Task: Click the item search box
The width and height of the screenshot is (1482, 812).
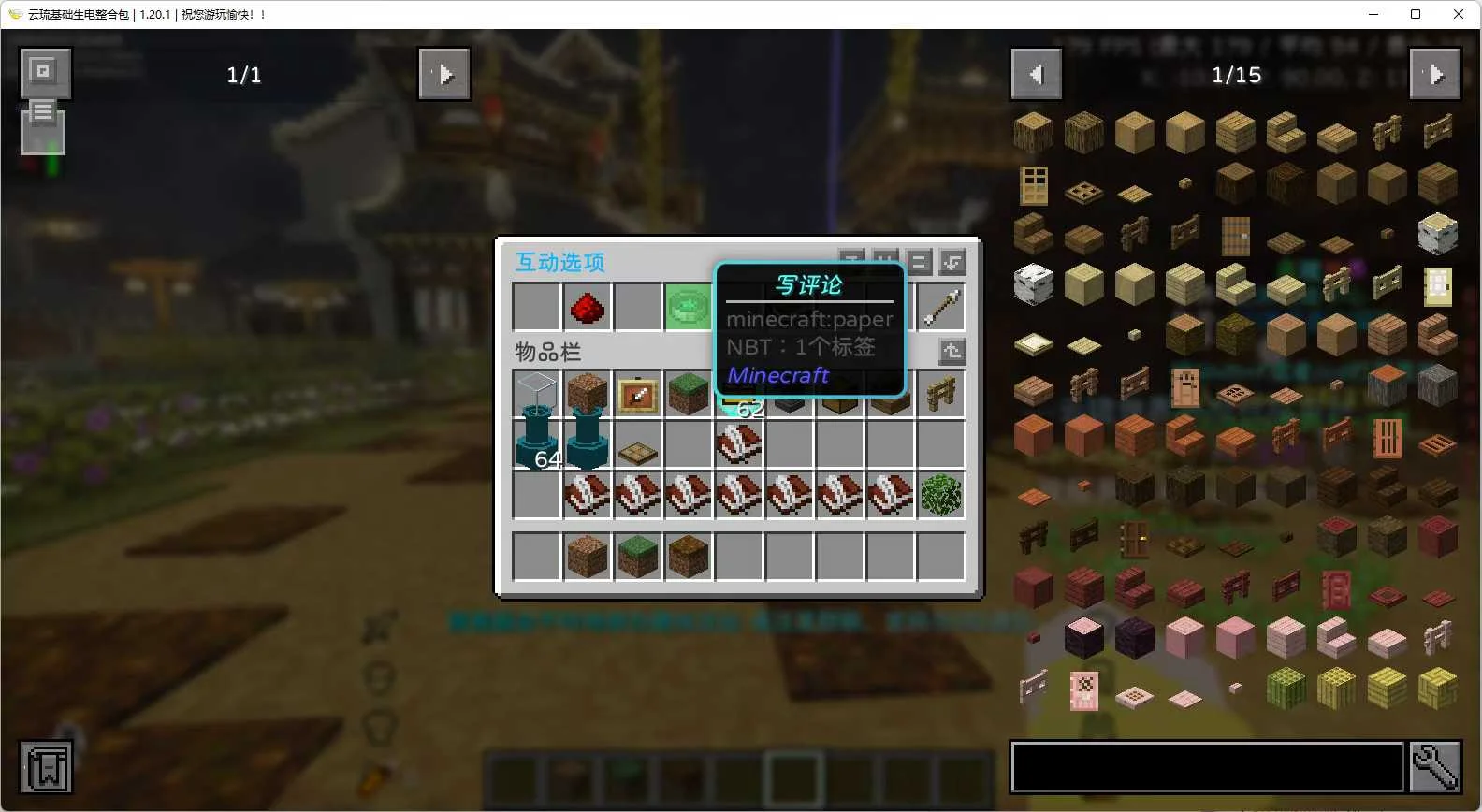Action: point(1207,767)
